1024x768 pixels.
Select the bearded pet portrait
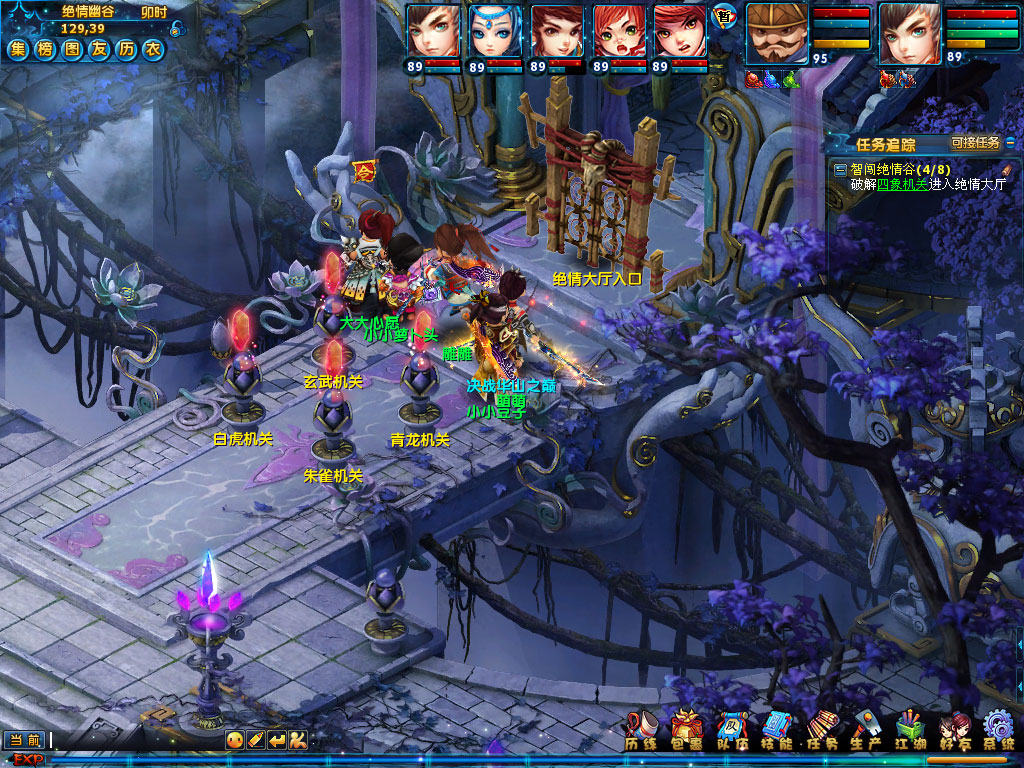[x=775, y=34]
